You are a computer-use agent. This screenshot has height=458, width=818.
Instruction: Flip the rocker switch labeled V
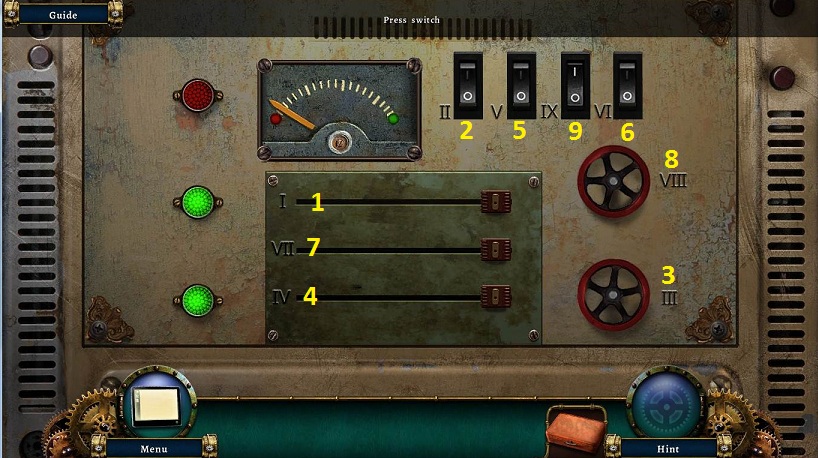pos(521,86)
